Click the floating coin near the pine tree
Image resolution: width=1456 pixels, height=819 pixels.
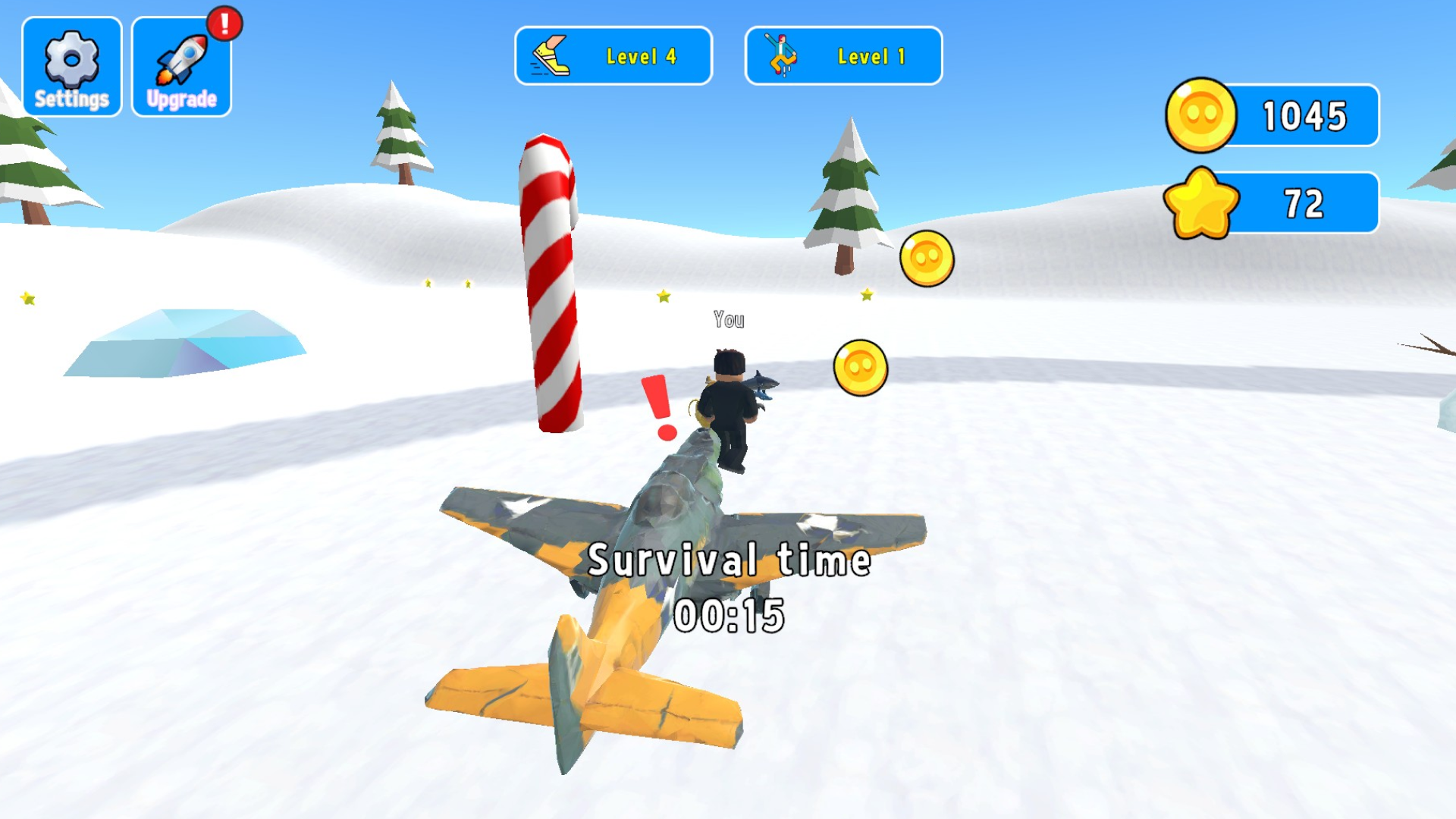pos(927,259)
